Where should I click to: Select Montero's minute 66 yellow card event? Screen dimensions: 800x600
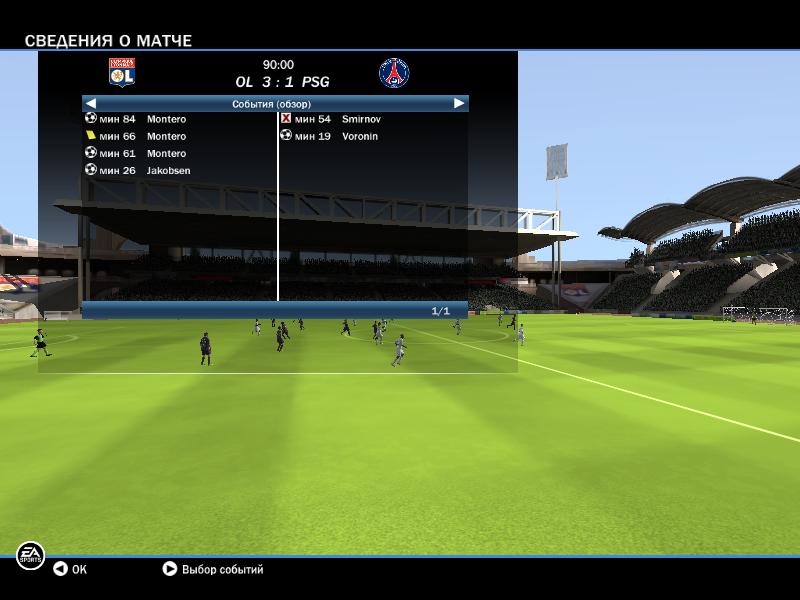tap(138, 136)
